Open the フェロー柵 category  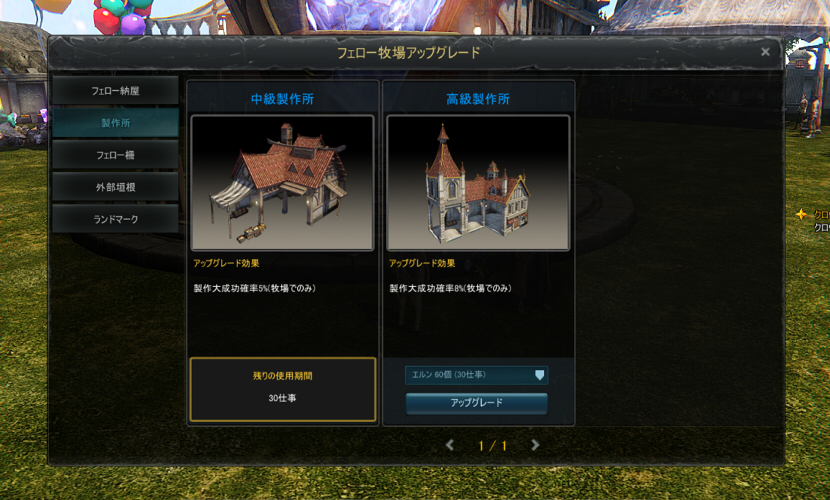point(115,155)
